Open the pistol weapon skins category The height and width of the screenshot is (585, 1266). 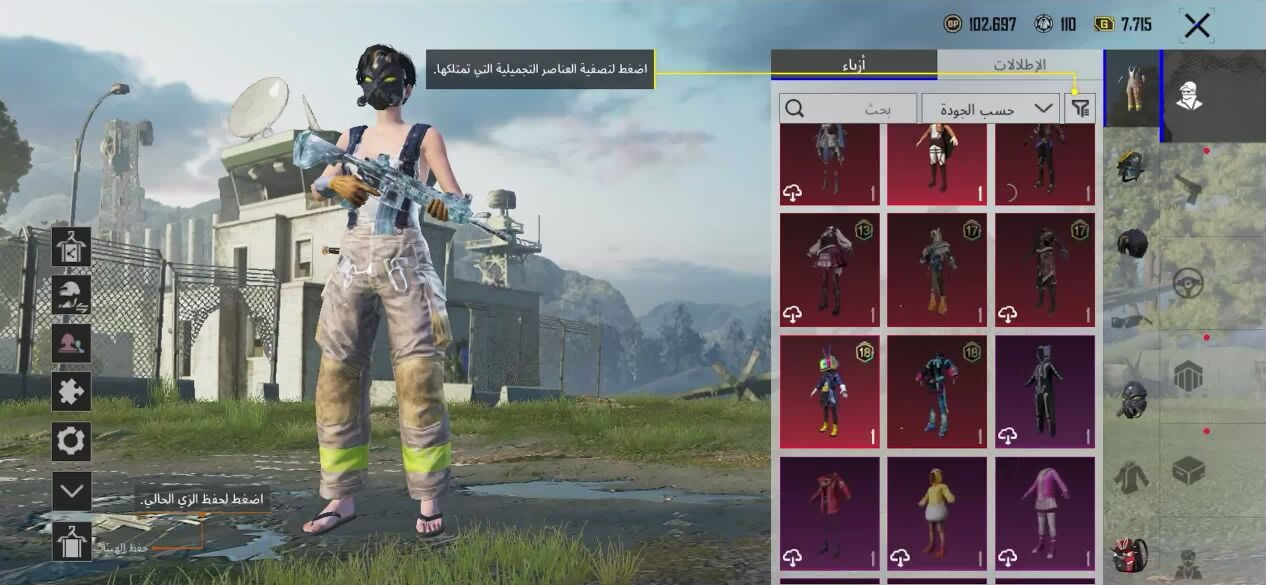pos(1188,187)
